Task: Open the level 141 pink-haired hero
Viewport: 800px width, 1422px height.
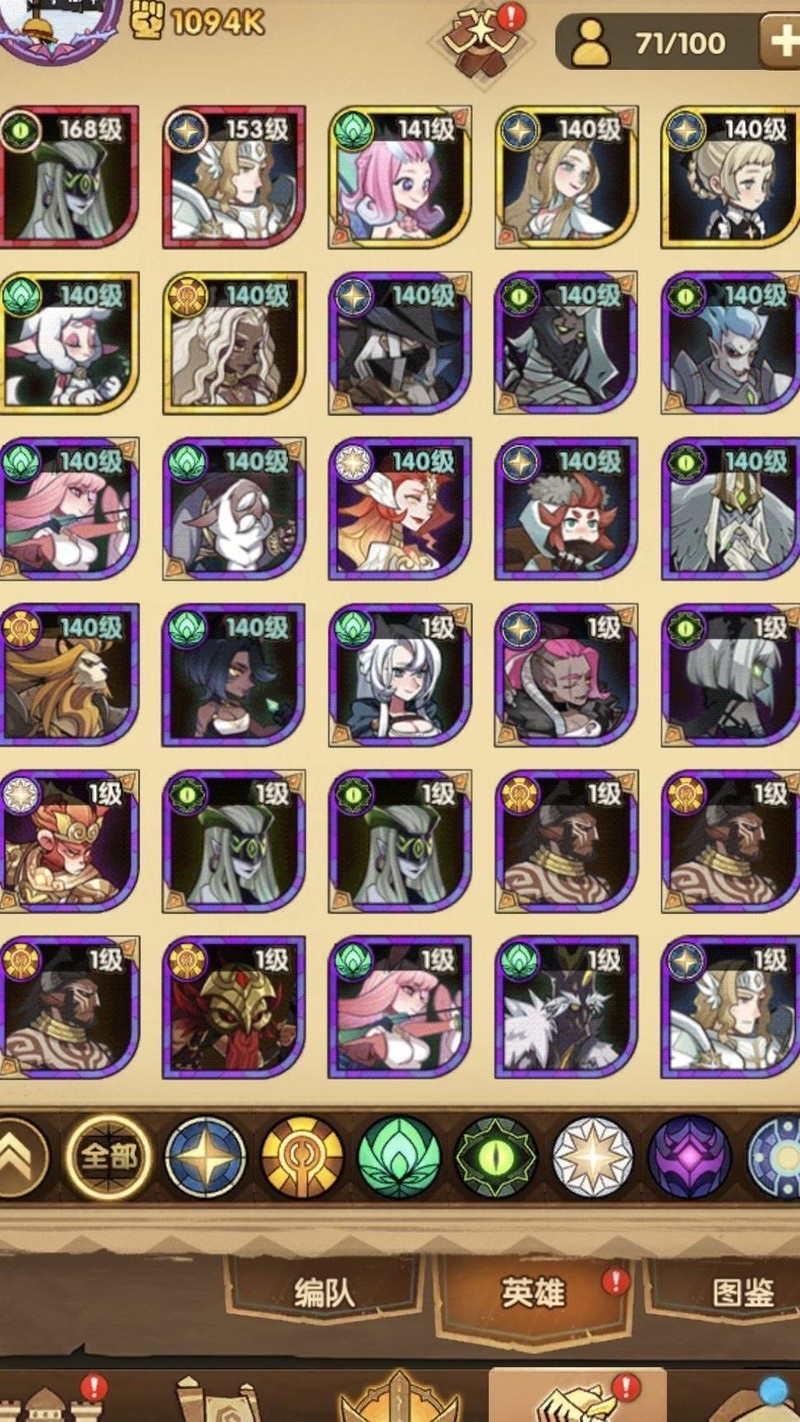Action: 400,177
